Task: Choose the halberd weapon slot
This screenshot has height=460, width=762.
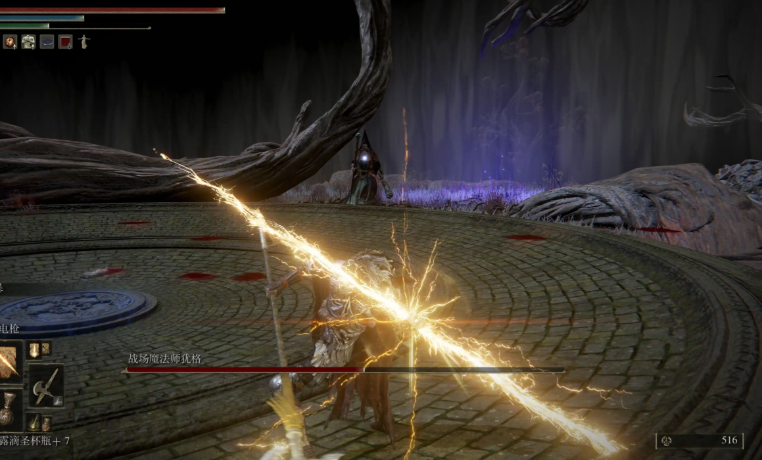Action: (x=46, y=385)
